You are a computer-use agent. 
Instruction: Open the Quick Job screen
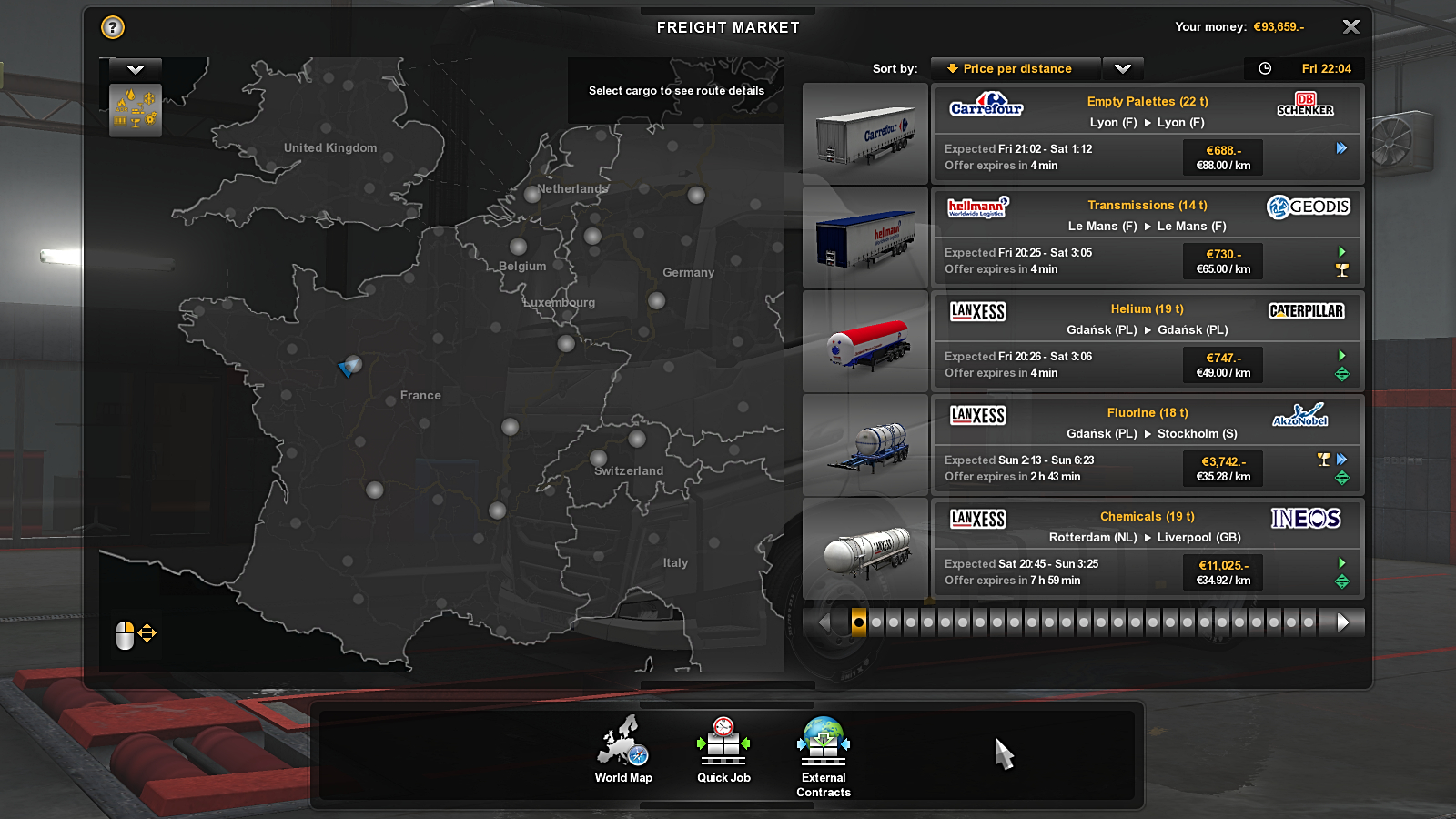coord(723,749)
